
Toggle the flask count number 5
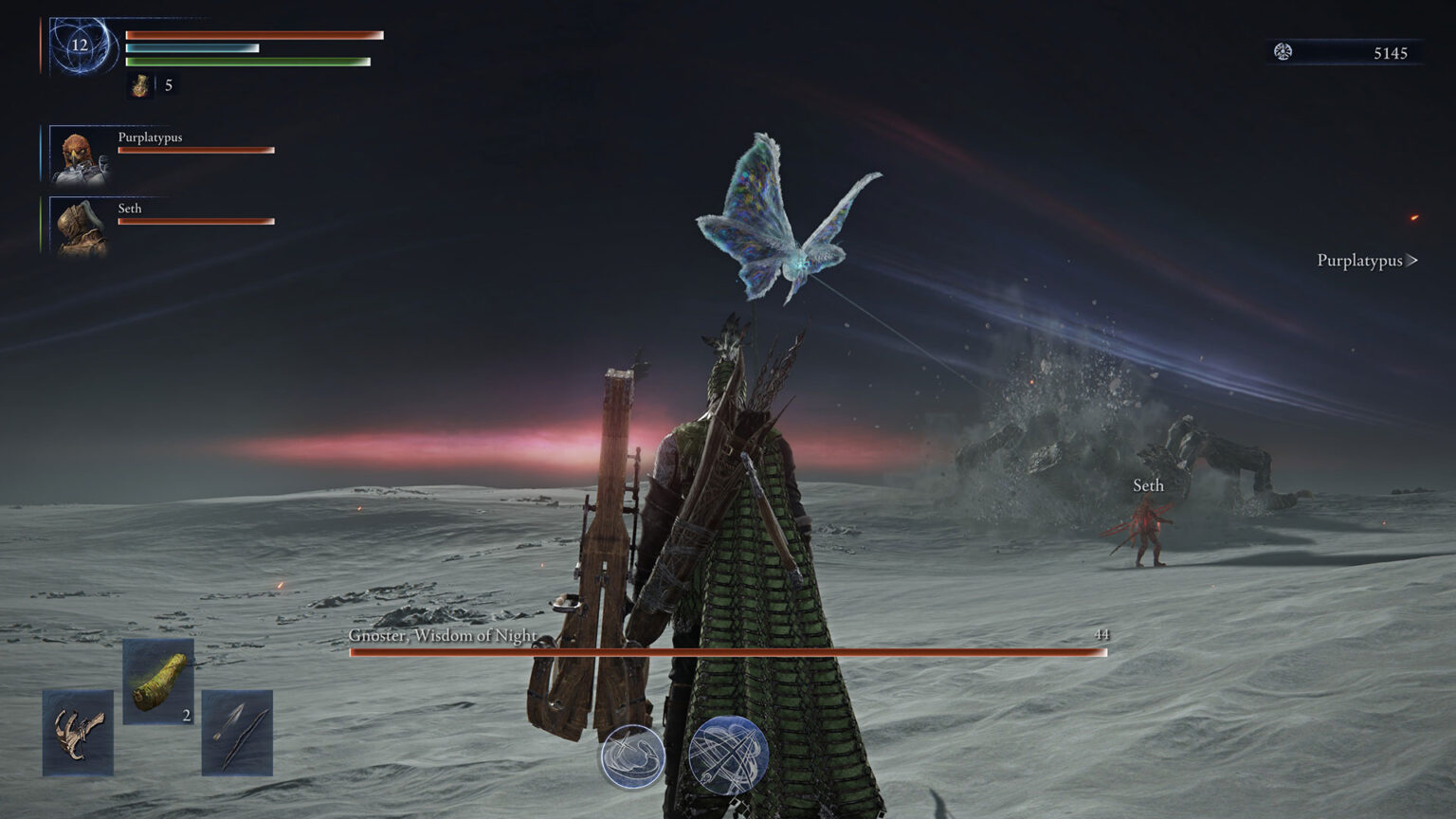168,85
